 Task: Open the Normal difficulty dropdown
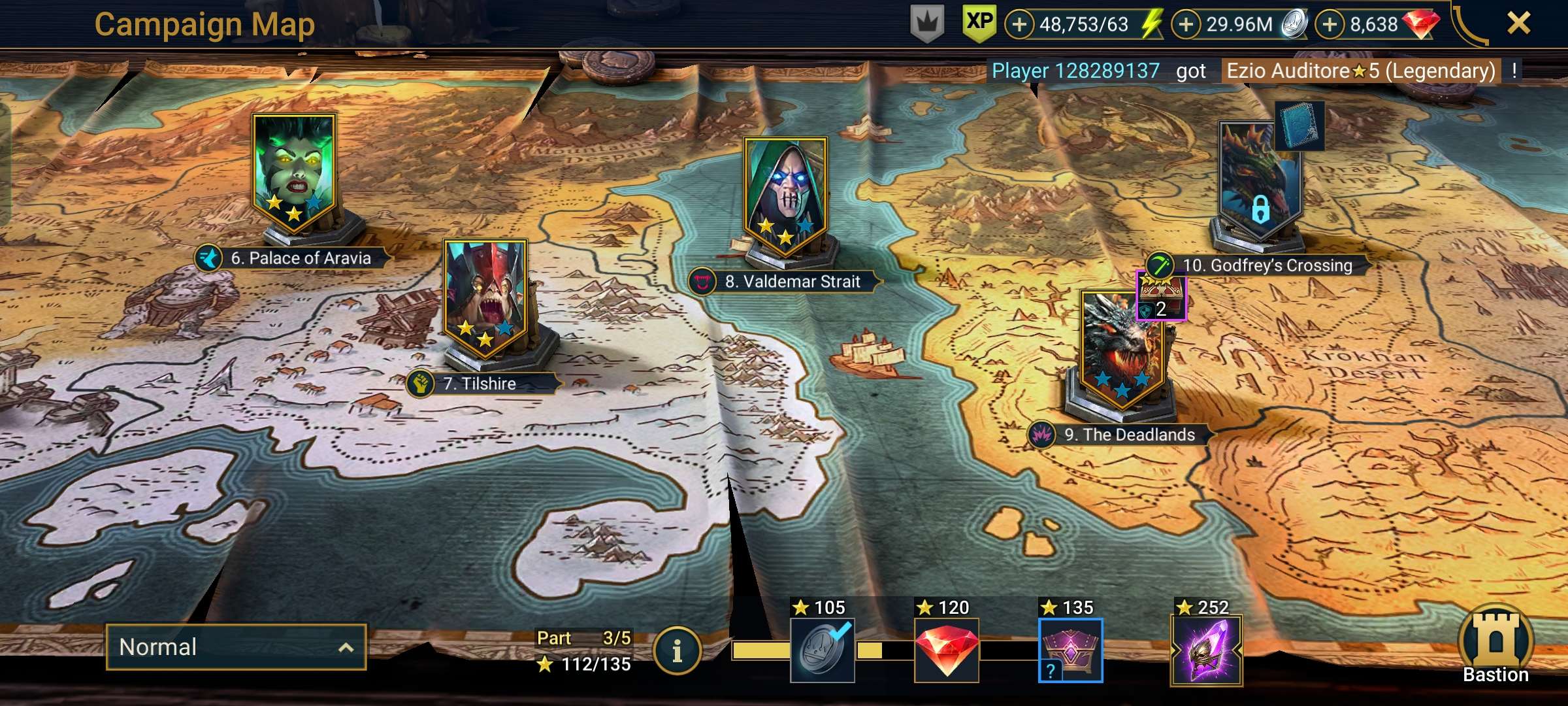click(236, 647)
